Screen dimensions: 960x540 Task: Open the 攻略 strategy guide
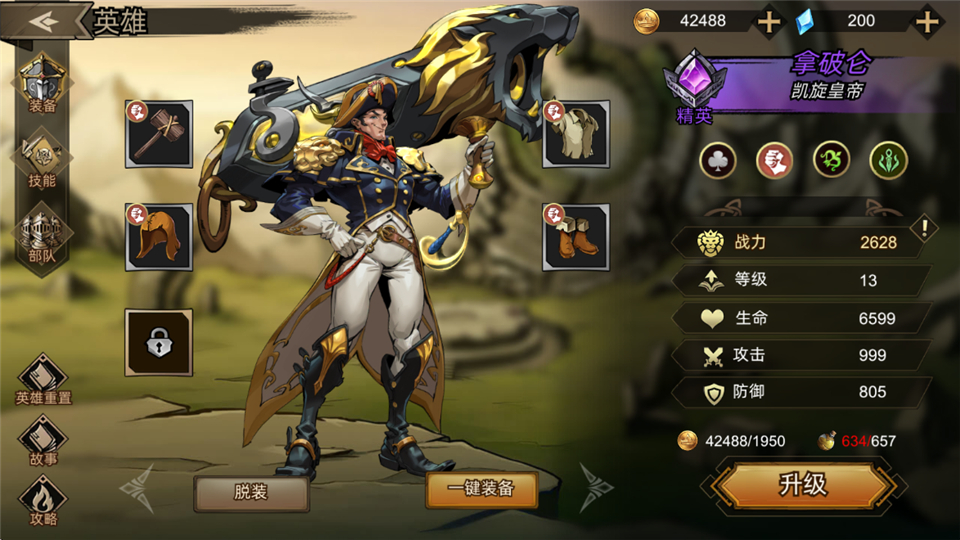43,500
